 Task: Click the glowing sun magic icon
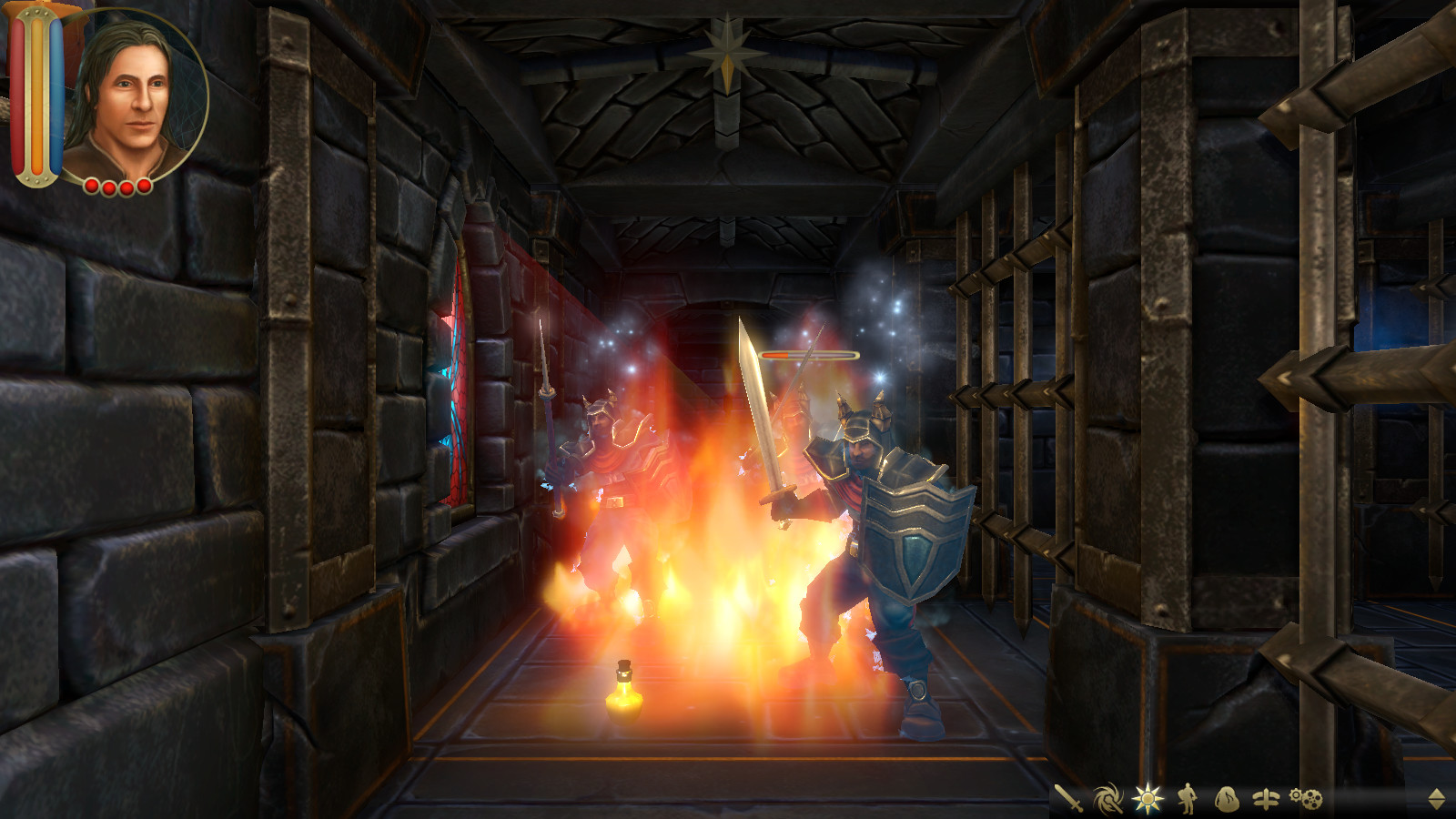tap(1147, 796)
